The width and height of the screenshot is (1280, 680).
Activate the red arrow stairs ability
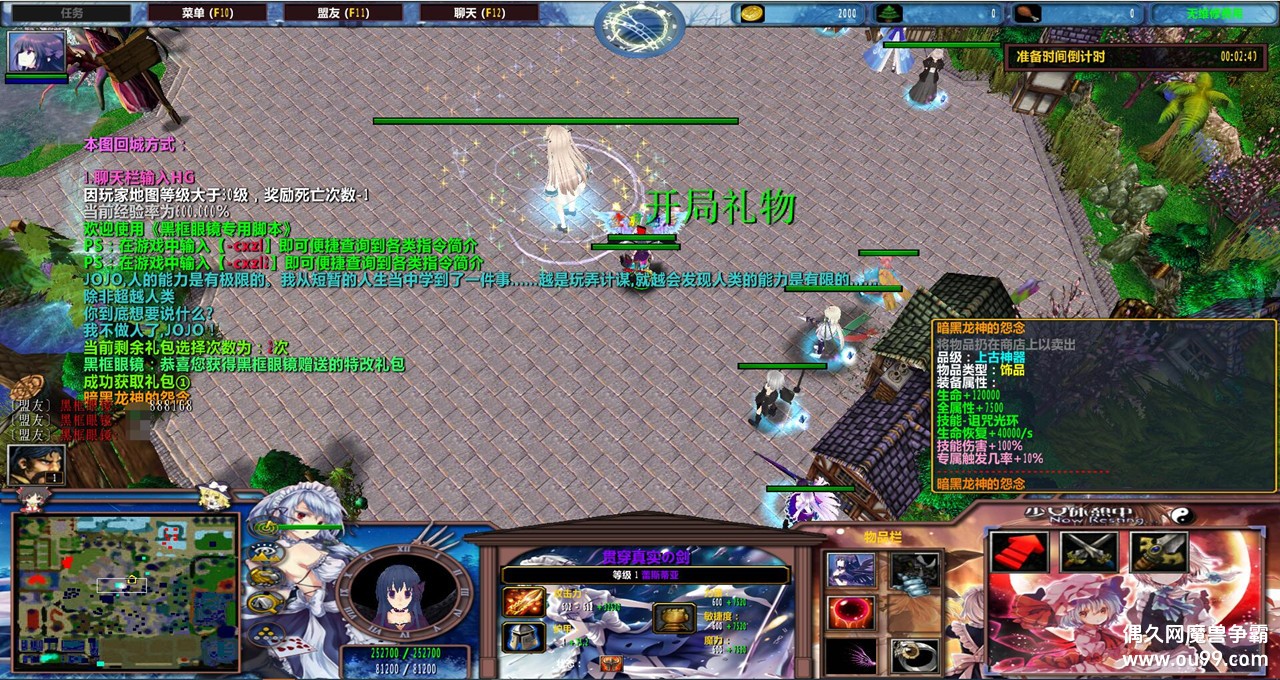pos(1019,552)
